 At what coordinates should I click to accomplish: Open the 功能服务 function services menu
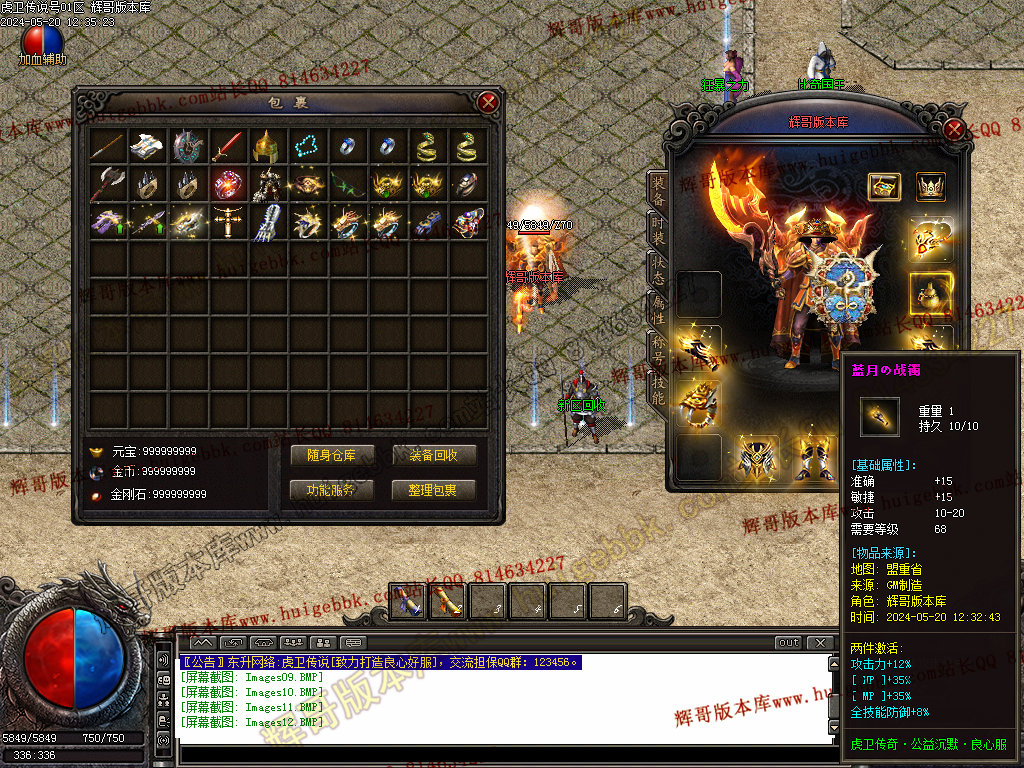tap(331, 490)
